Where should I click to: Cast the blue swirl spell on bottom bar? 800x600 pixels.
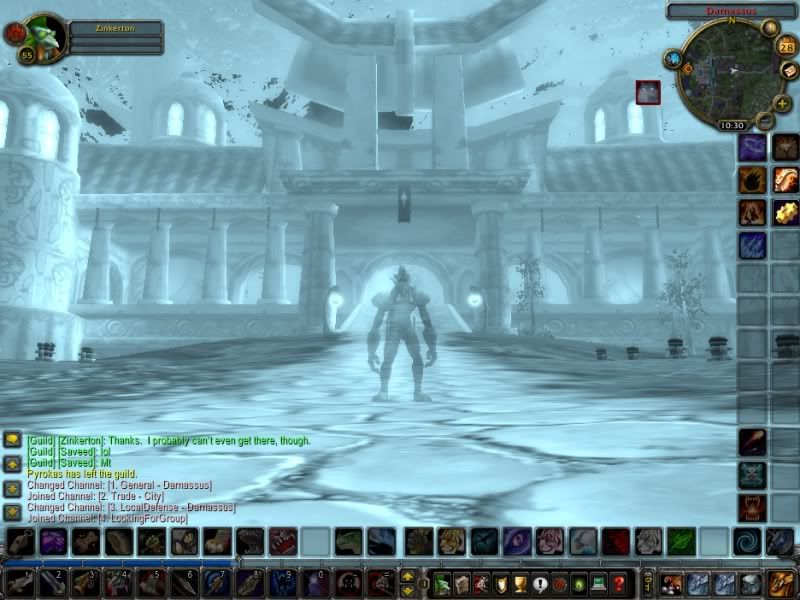point(745,541)
